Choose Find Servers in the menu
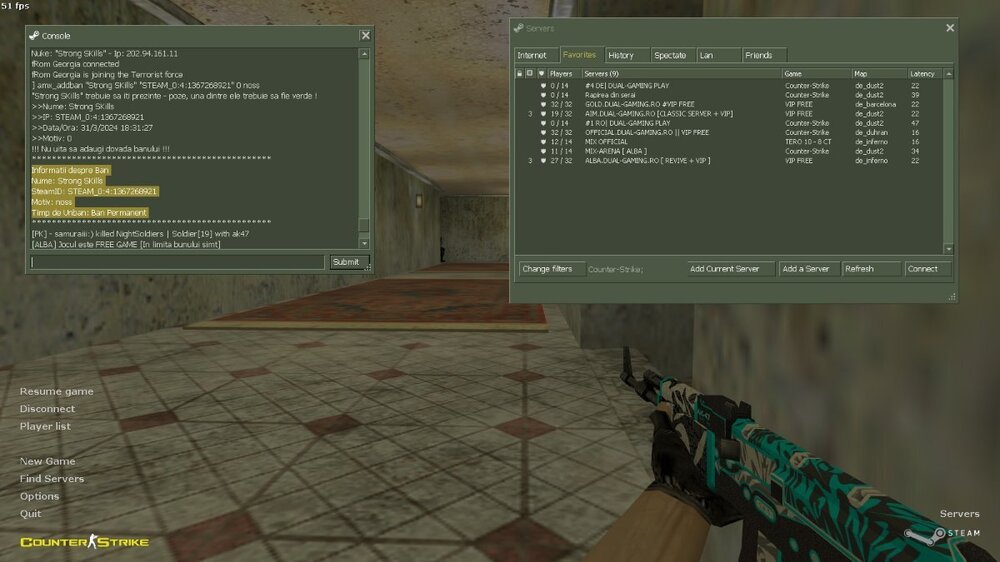 [x=52, y=479]
